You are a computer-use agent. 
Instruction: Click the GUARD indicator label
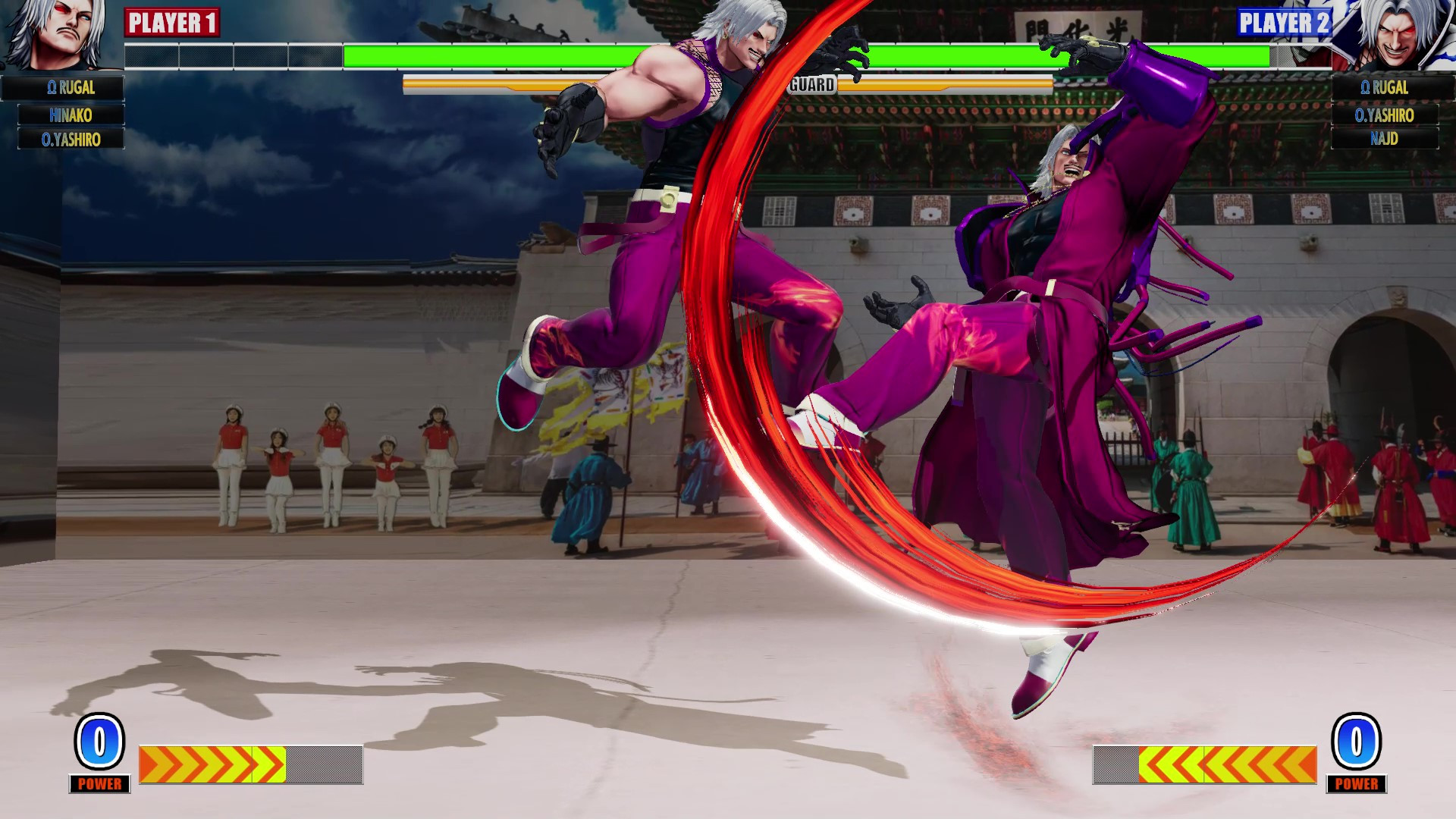[811, 85]
